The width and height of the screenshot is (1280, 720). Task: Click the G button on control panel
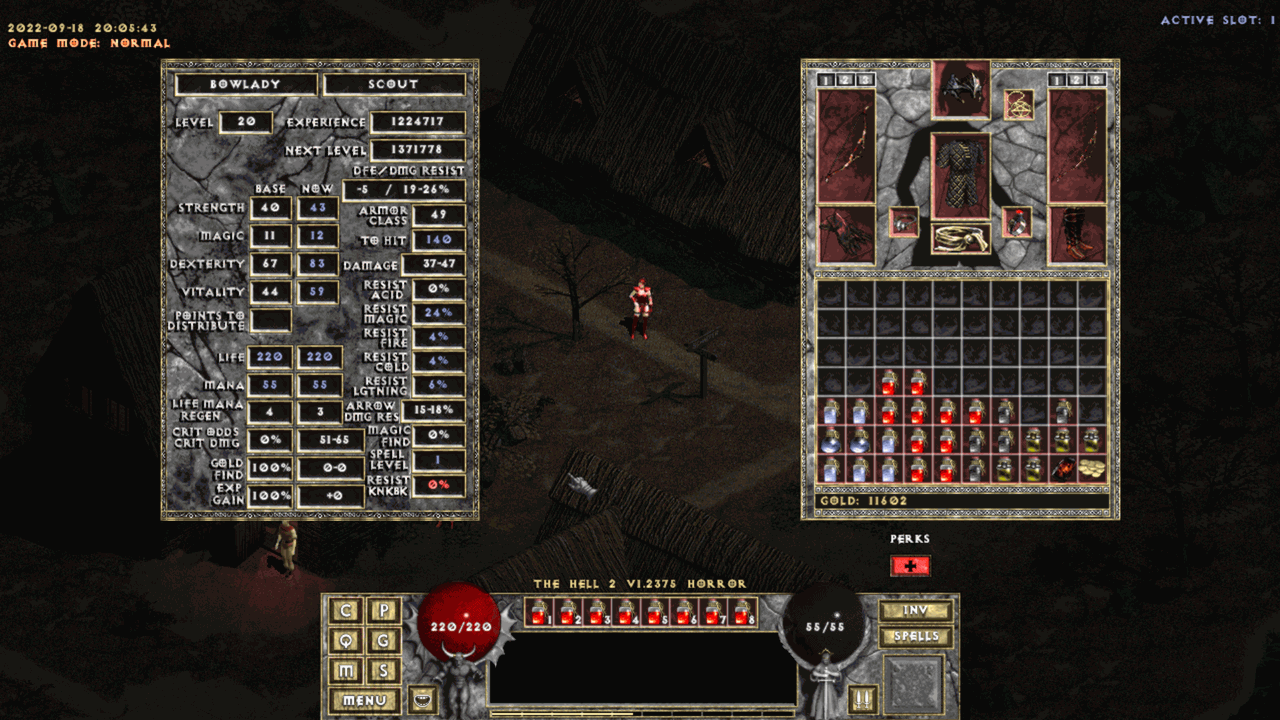(382, 640)
